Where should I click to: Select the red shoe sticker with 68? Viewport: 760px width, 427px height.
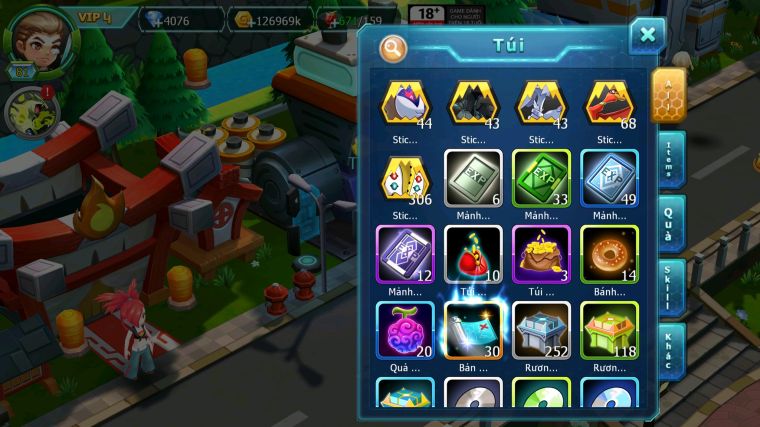pyautogui.click(x=609, y=103)
